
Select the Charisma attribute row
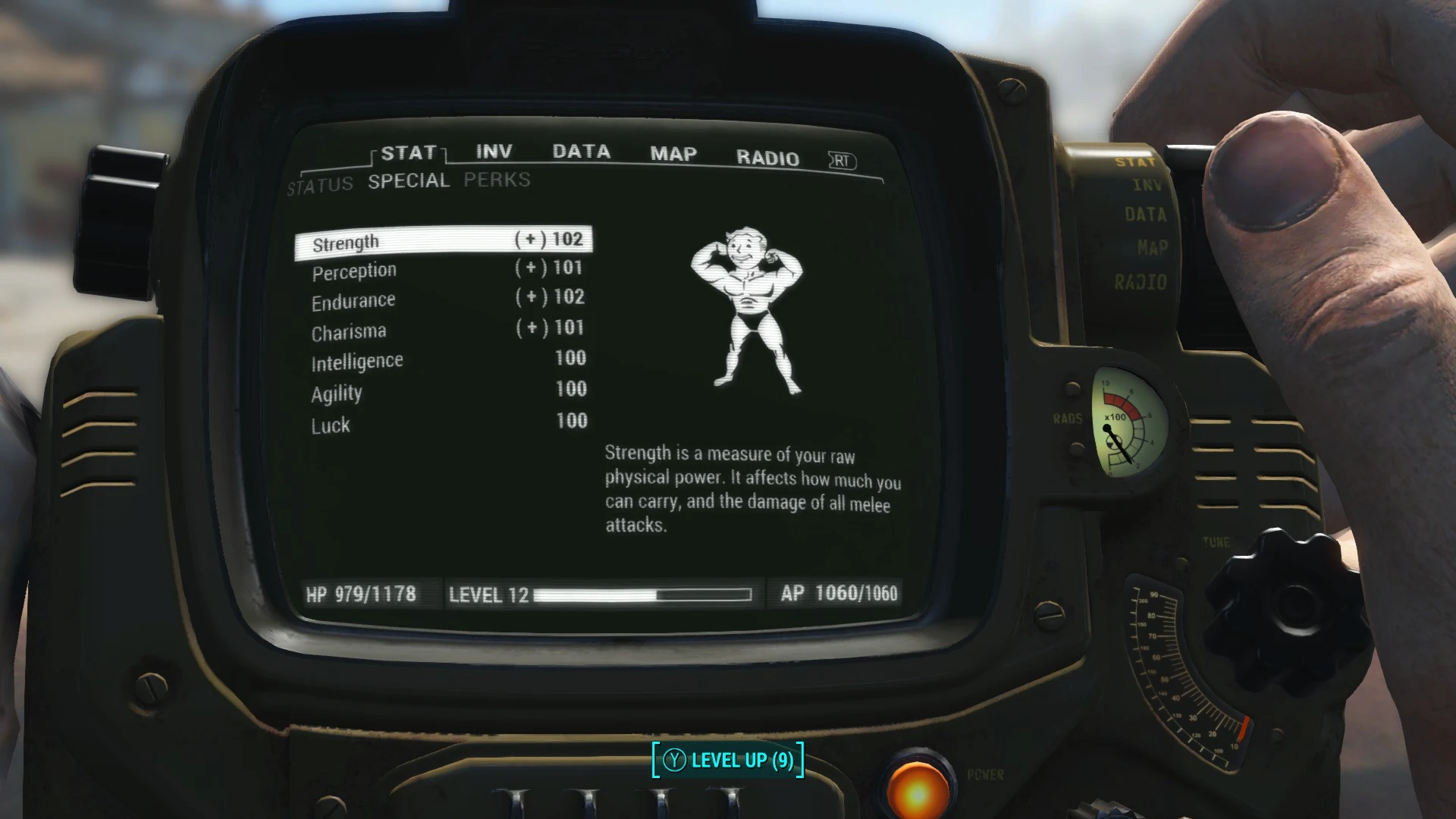point(444,330)
